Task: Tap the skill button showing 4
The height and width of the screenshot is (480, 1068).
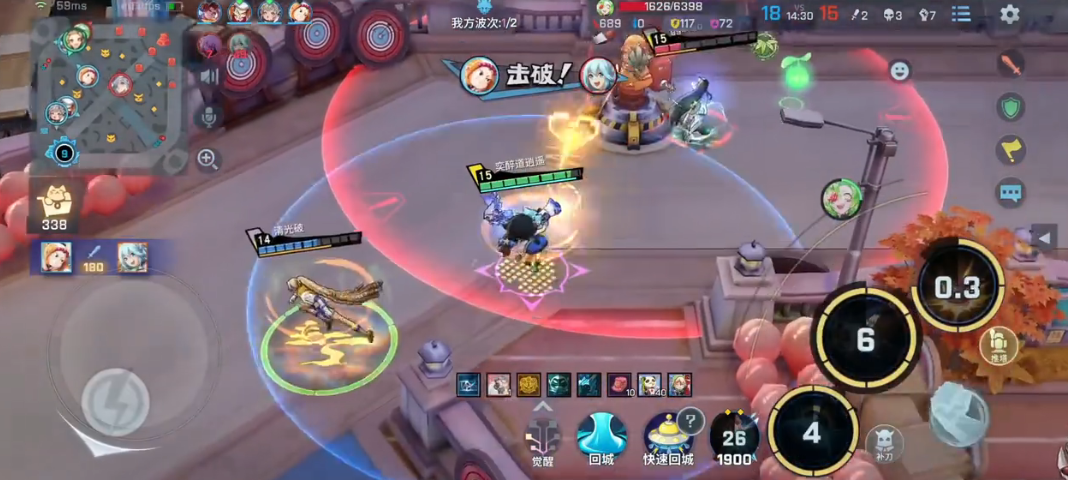Action: click(812, 433)
